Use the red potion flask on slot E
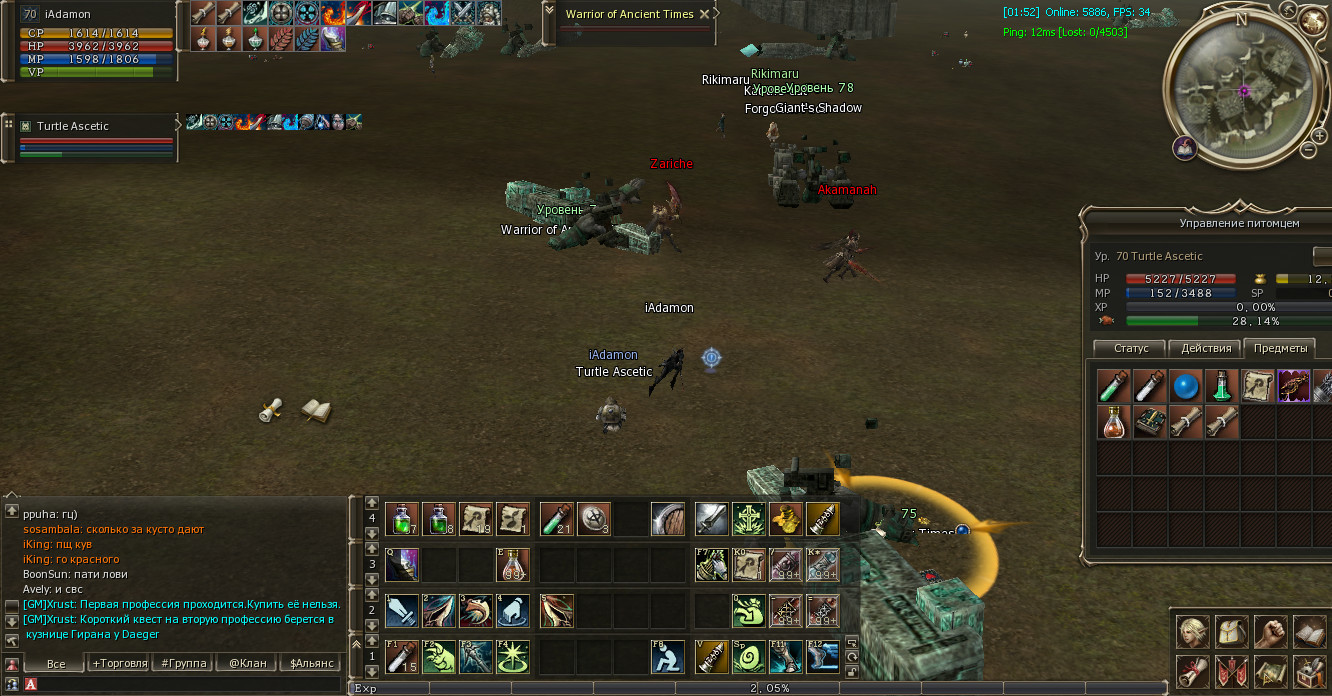Viewport: 1332px width, 696px height. [513, 565]
